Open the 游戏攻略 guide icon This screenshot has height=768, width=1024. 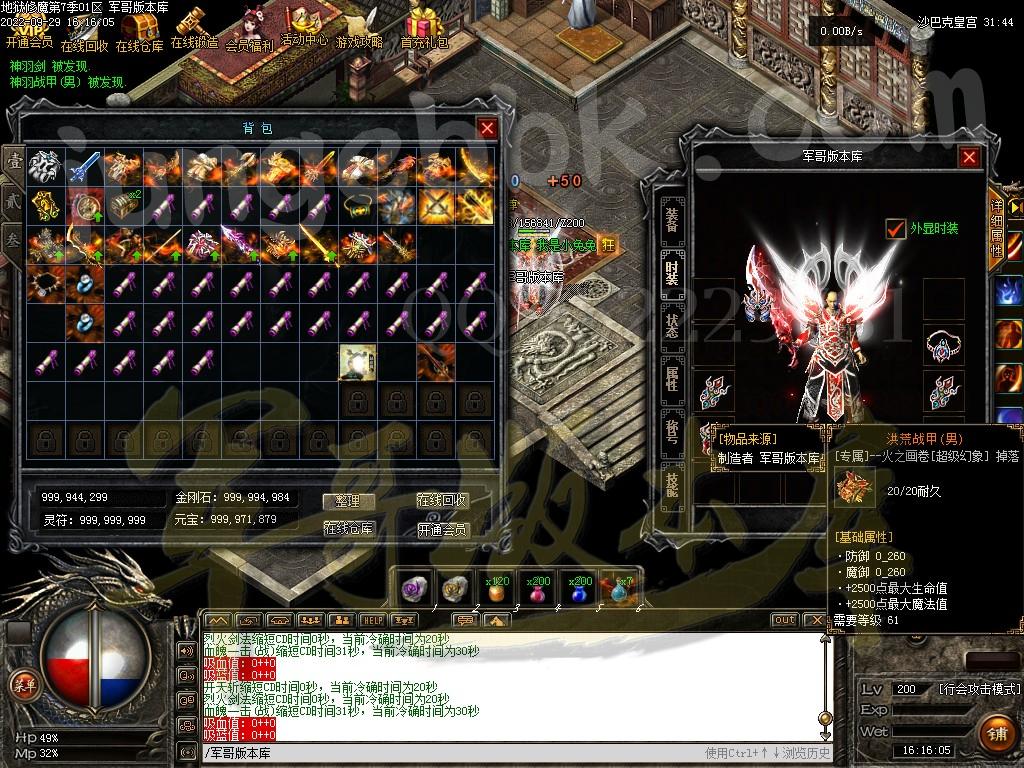[359, 25]
